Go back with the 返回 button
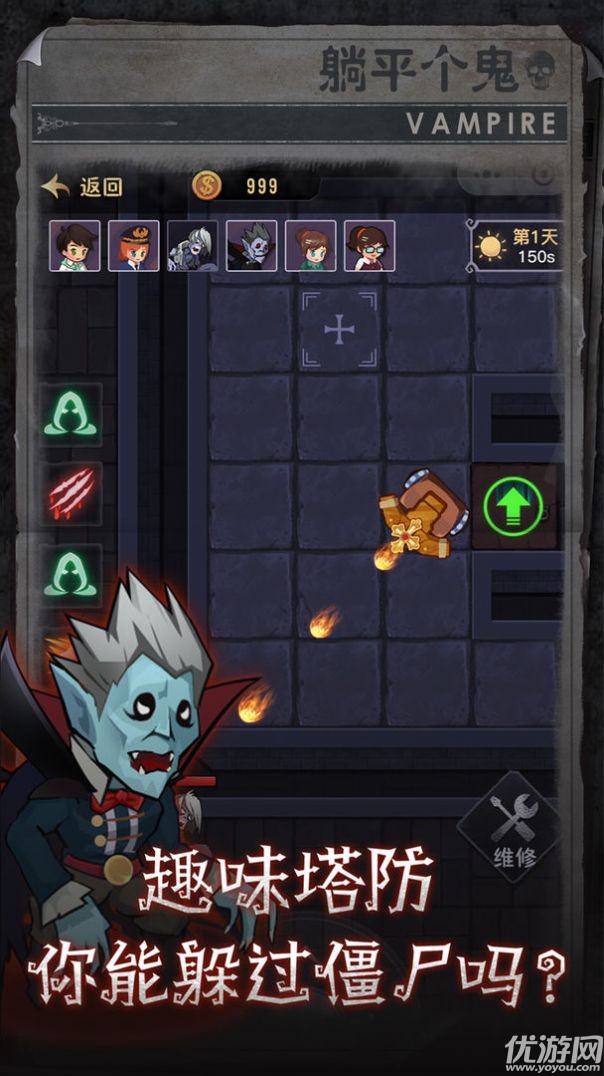The image size is (604, 1076). pyautogui.click(x=82, y=186)
